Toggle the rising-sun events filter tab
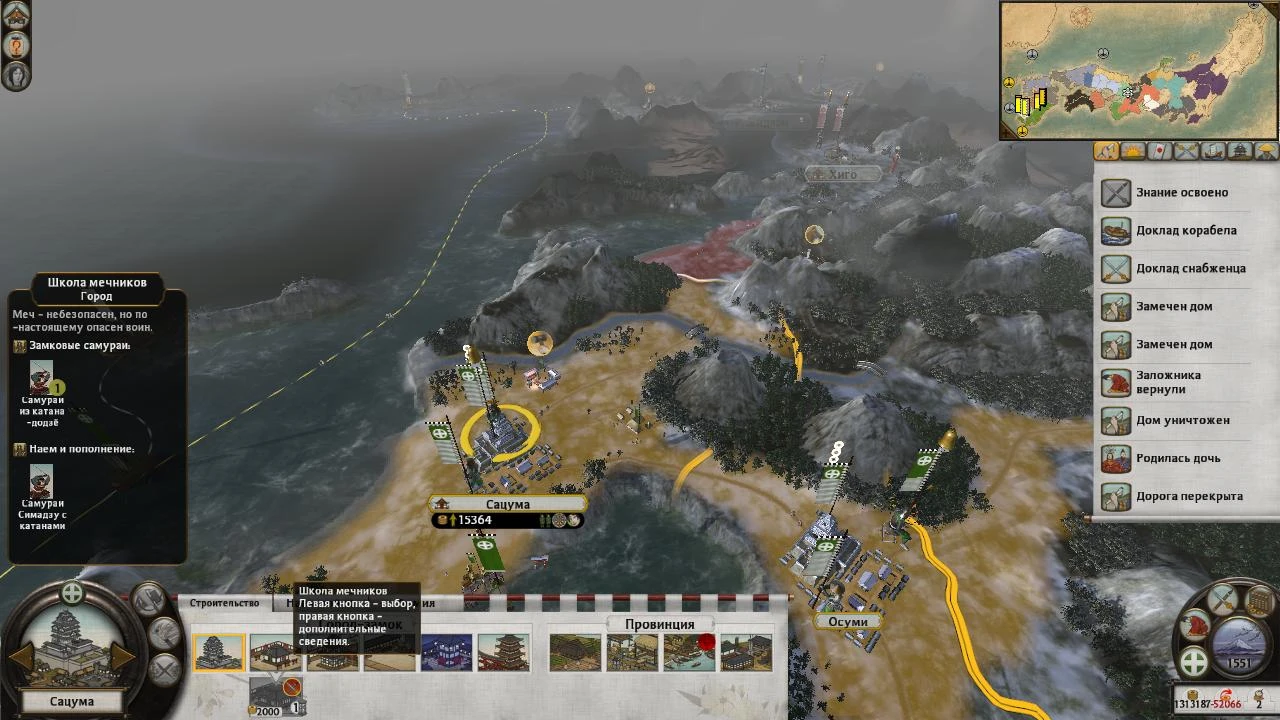Viewport: 1280px width, 720px height. [x=1132, y=151]
